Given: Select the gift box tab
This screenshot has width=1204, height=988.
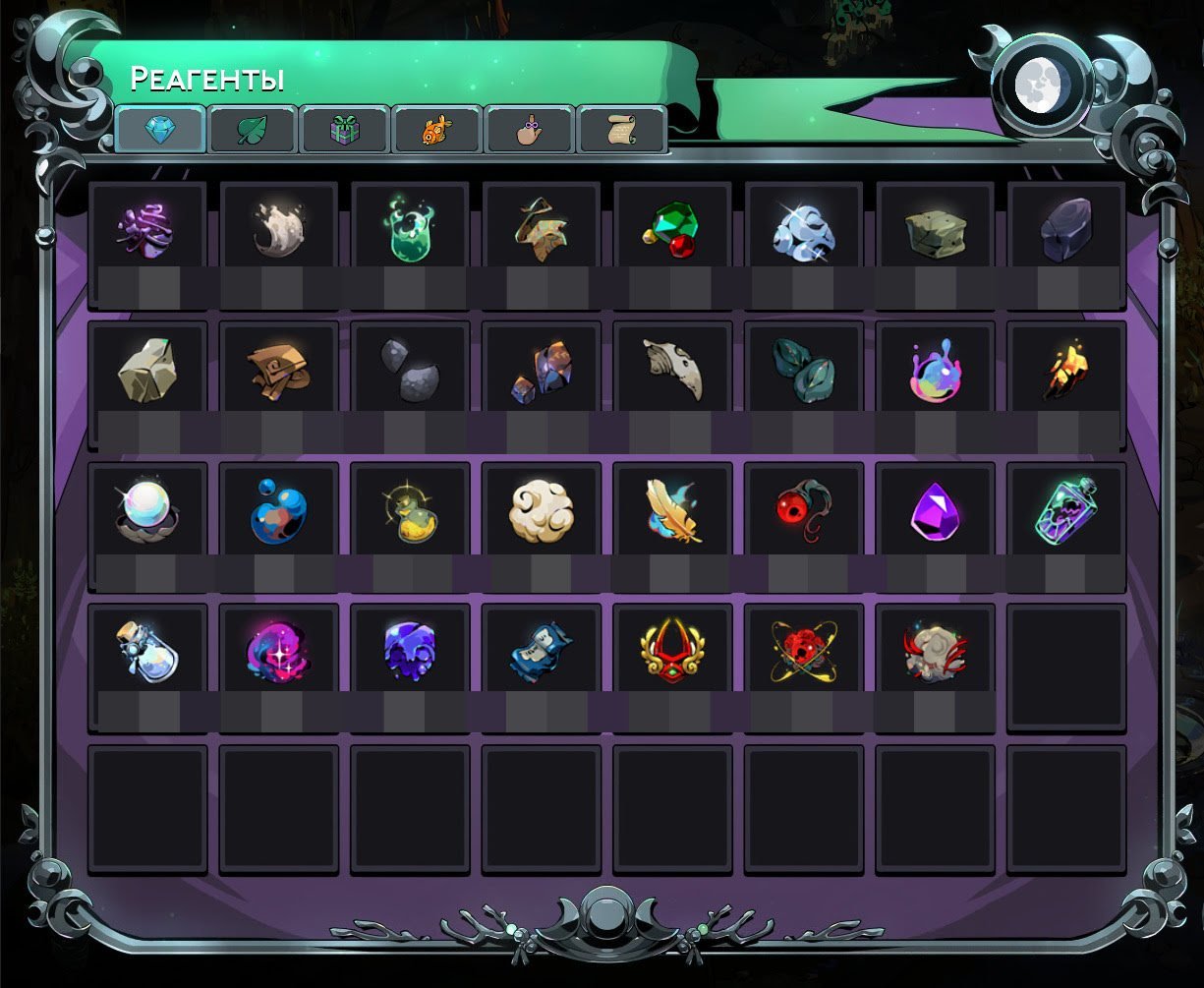Looking at the screenshot, I should click(345, 129).
